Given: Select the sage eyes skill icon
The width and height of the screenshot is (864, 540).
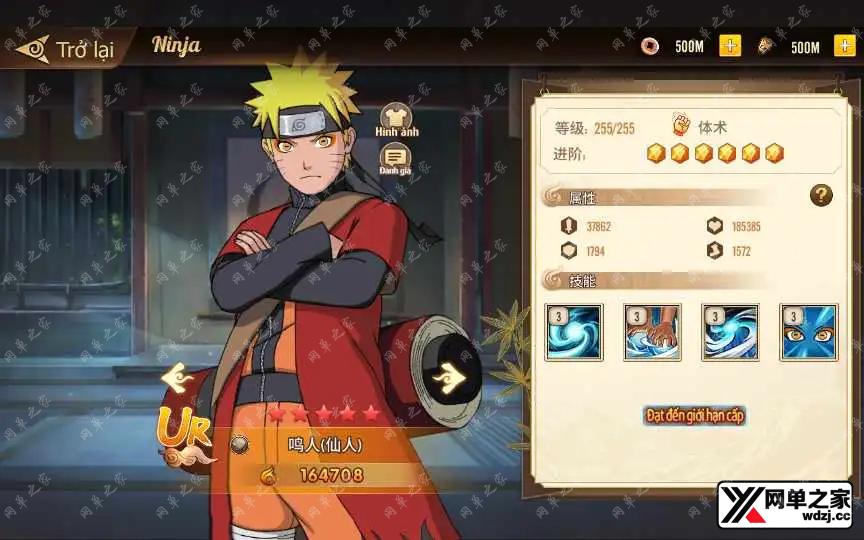Looking at the screenshot, I should coord(809,332).
